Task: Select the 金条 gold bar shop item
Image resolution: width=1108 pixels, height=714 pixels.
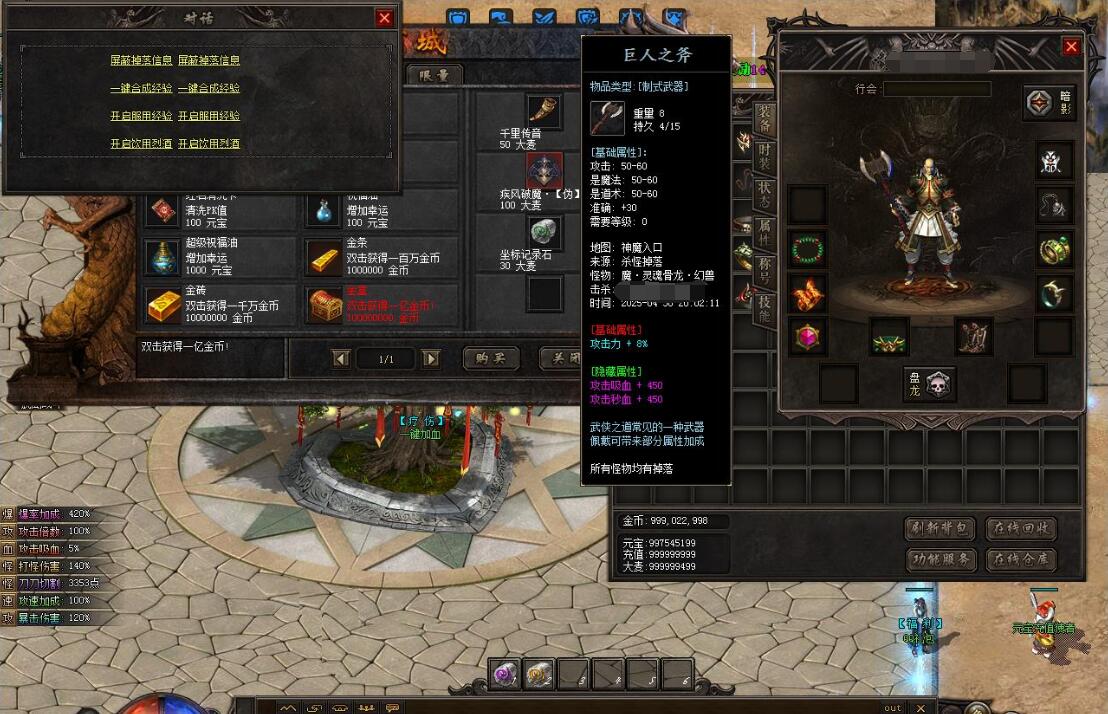Action: [x=324, y=257]
